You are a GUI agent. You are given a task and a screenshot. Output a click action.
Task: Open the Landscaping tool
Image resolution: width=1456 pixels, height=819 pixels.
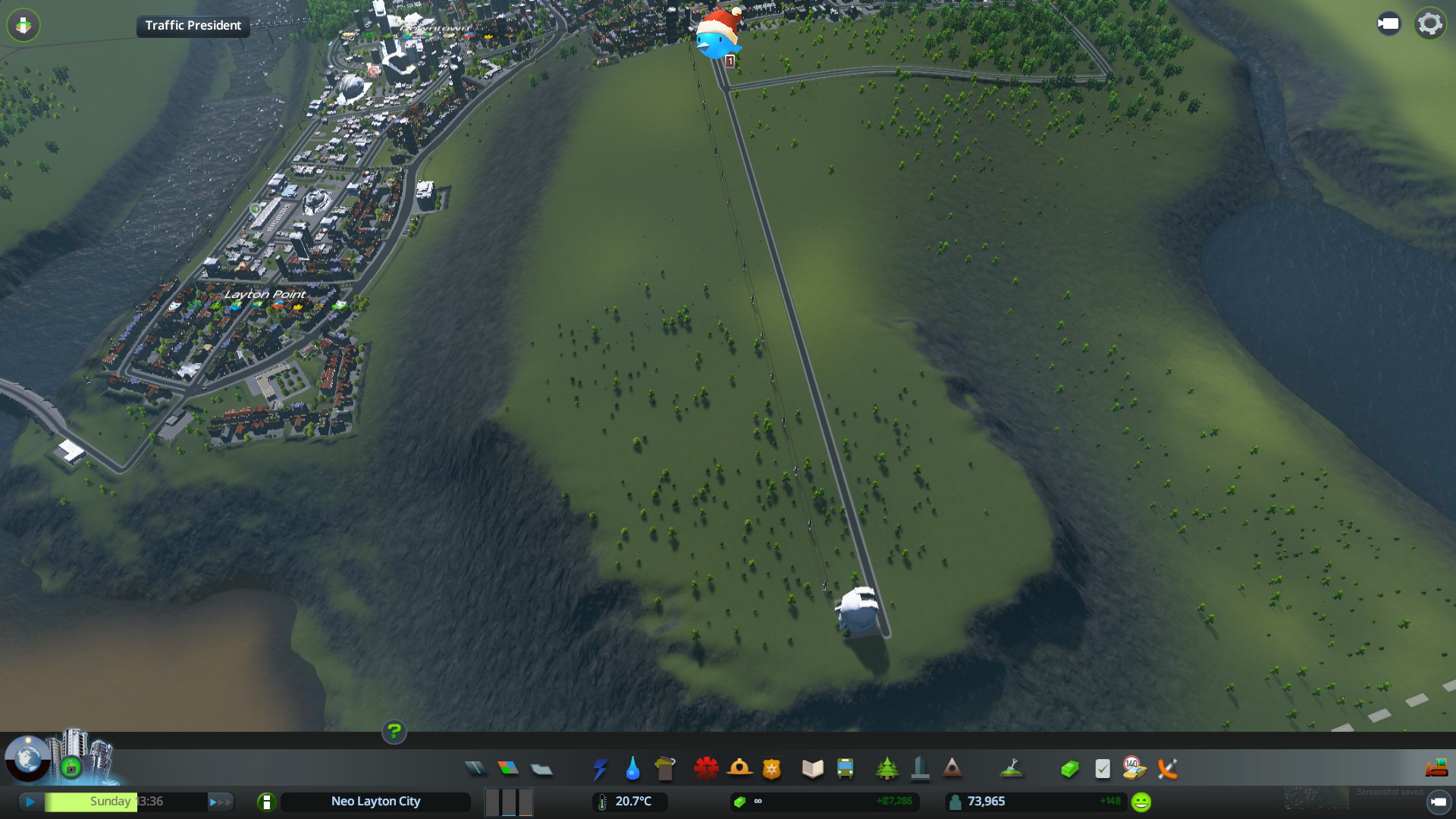point(1011,769)
